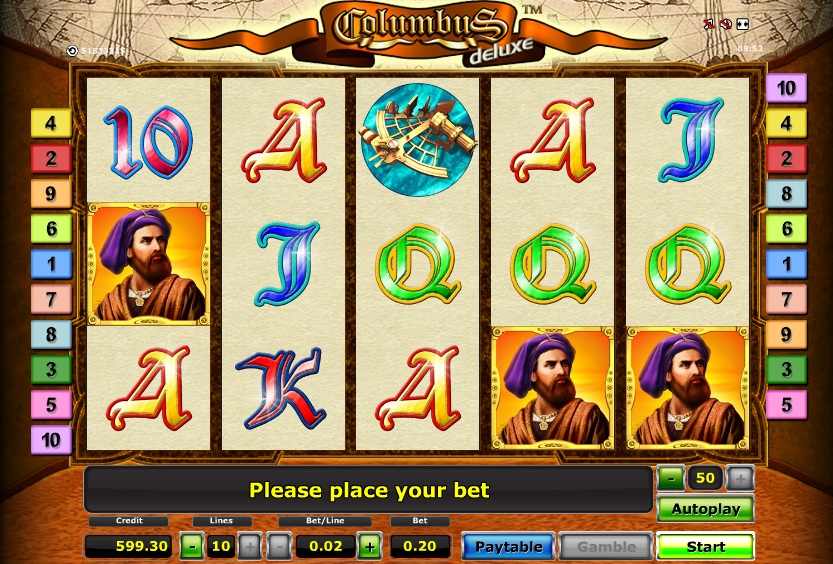Toggle the muted speaker sound icon

coord(726,24)
